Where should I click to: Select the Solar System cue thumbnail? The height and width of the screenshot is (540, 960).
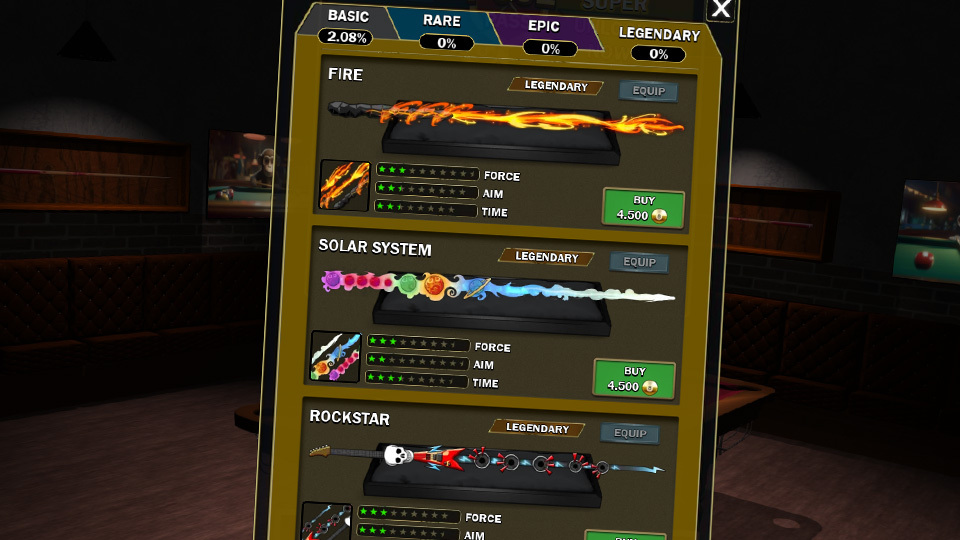336,356
